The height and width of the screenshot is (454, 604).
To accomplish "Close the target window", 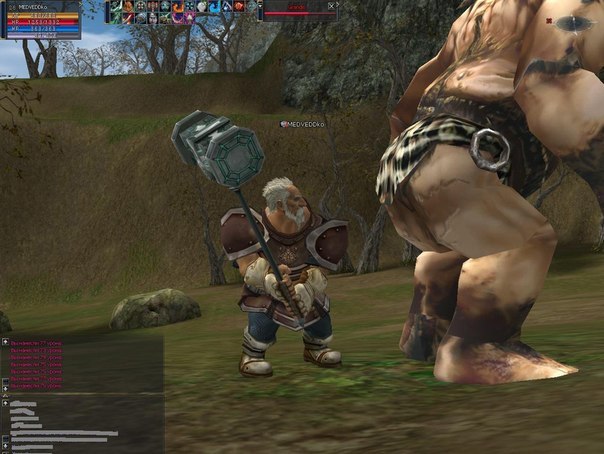I will point(331,6).
